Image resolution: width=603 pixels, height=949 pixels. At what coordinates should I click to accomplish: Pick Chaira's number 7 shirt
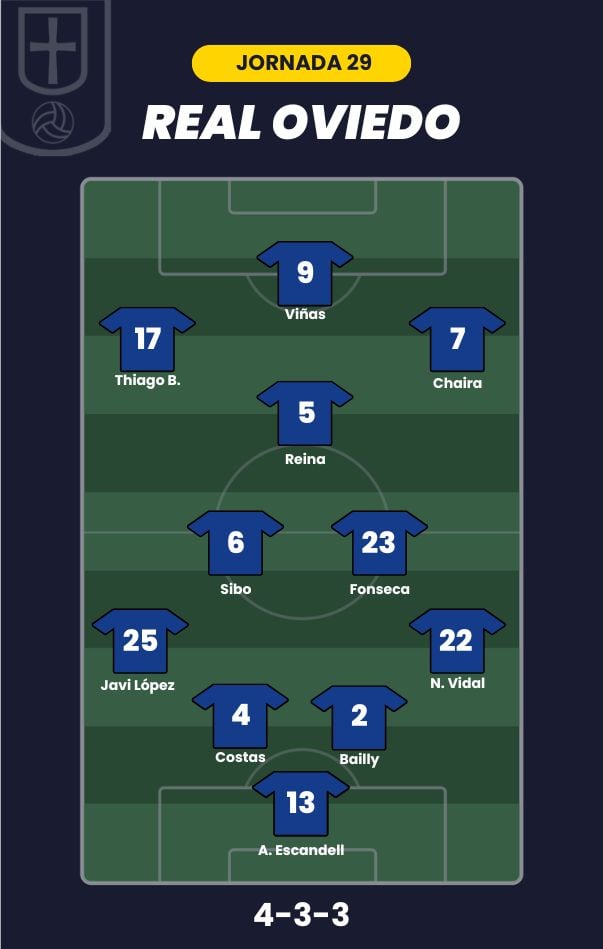tap(457, 339)
